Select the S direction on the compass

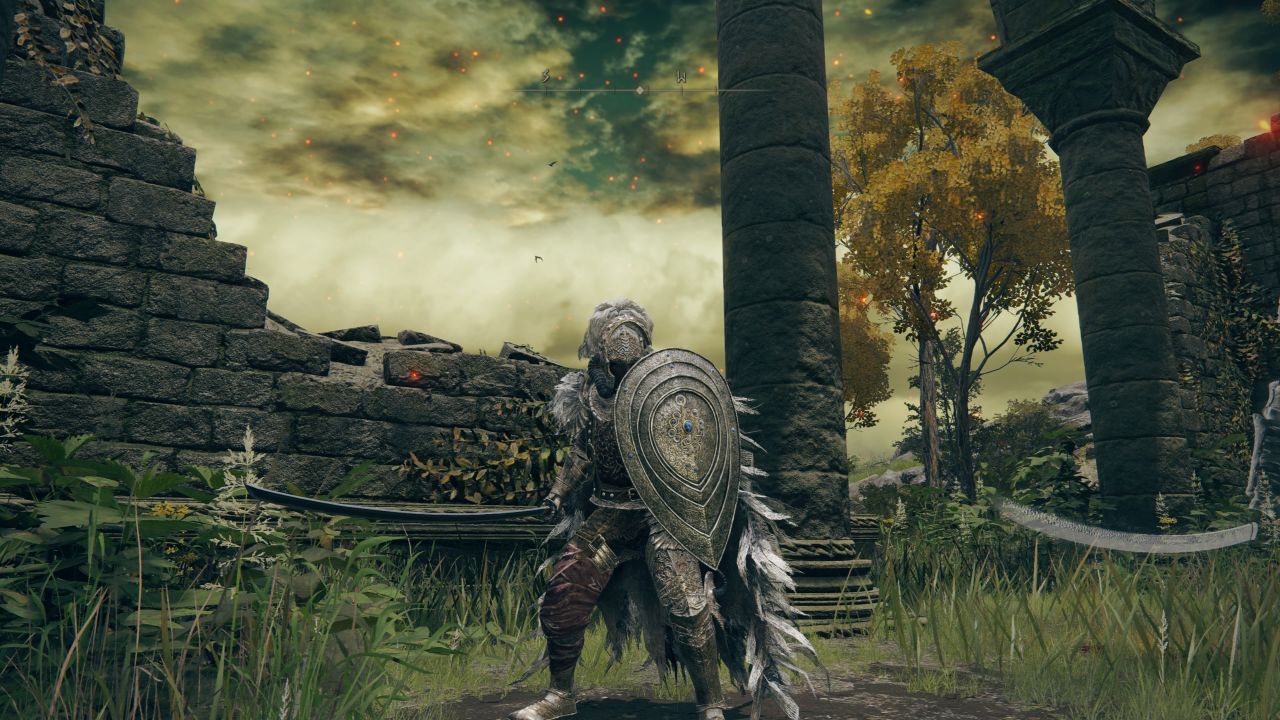click(x=546, y=76)
